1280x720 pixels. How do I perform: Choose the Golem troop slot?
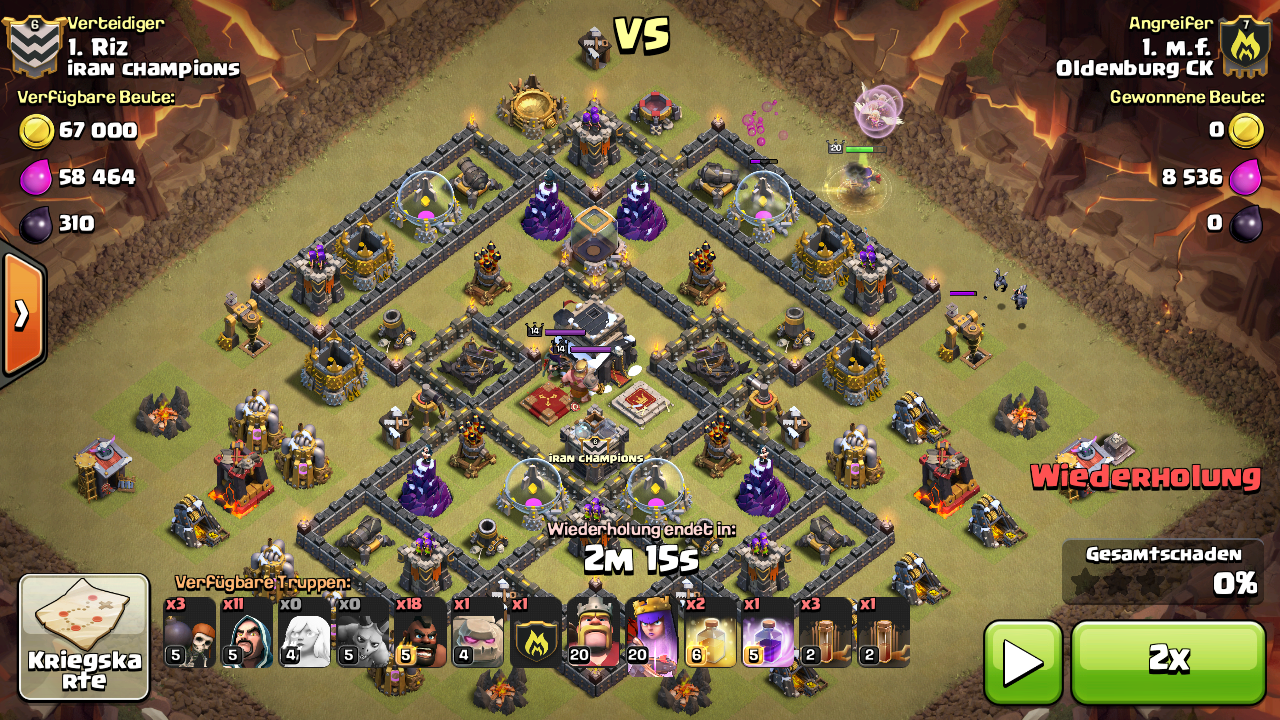[478, 633]
